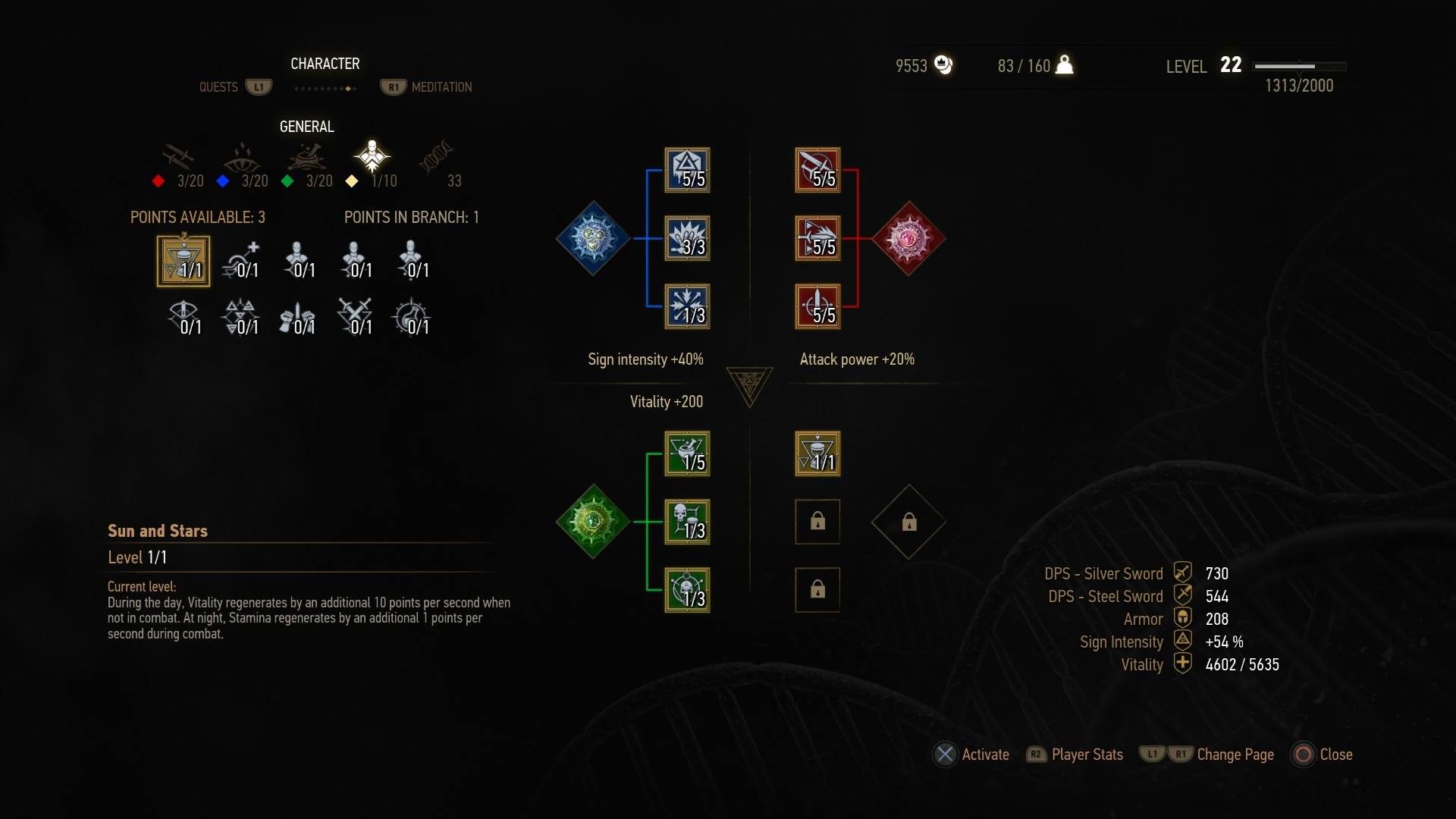Select the equipped yellow Sun and Stars slot

[x=817, y=453]
